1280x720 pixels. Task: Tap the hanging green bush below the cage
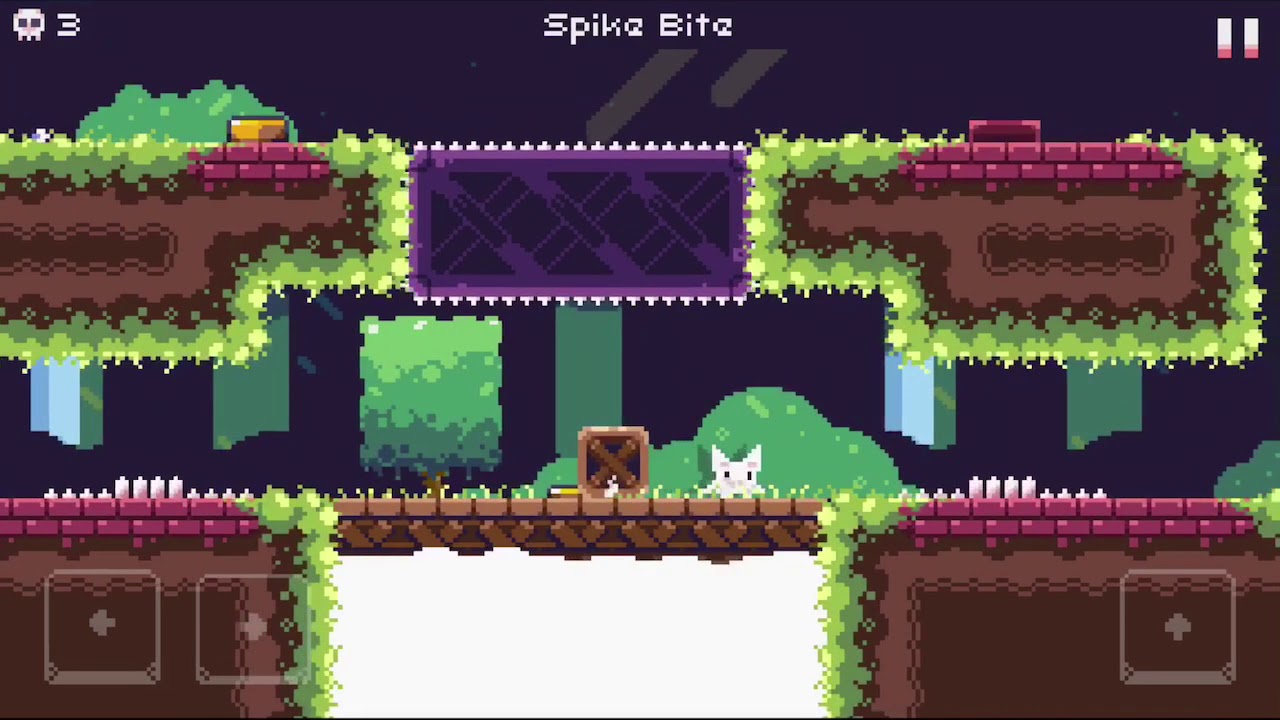pyautogui.click(x=432, y=390)
